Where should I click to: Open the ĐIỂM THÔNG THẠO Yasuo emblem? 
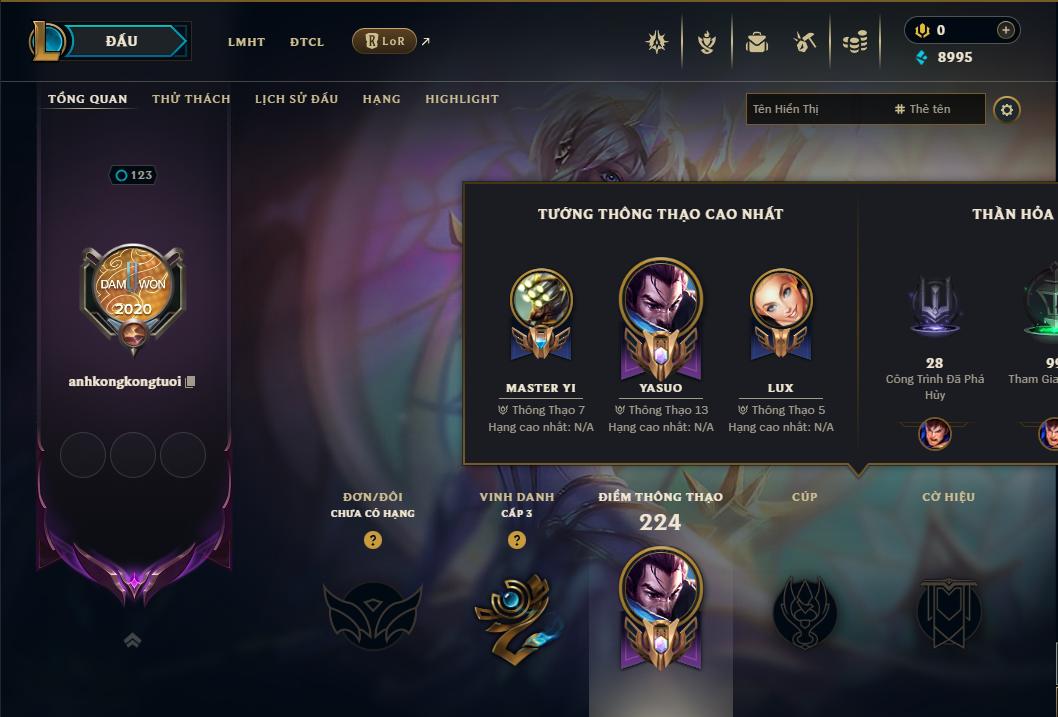[x=660, y=606]
